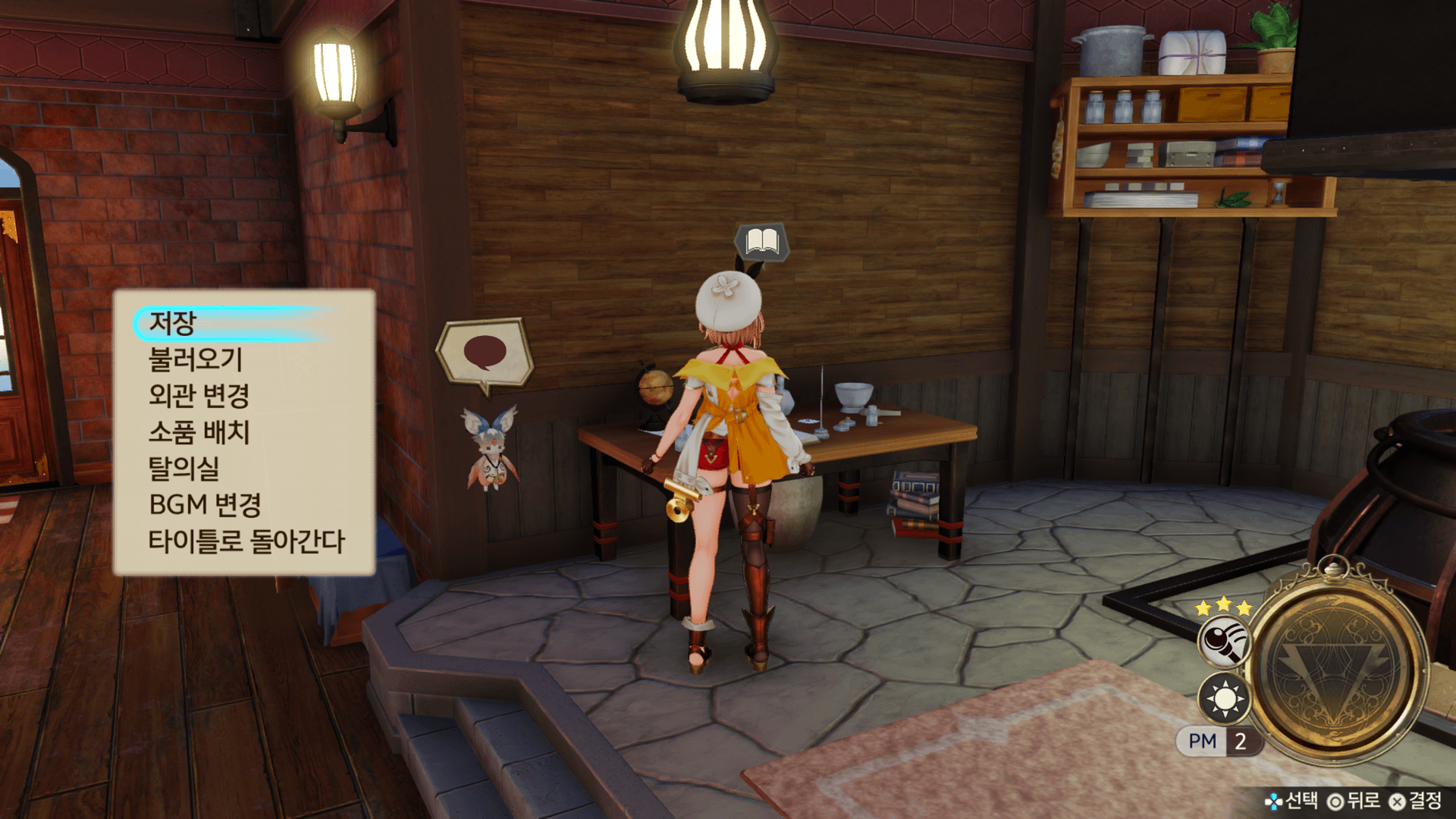The image size is (1456, 819).
Task: Open the 외관 변경 appearance option
Action: [199, 395]
